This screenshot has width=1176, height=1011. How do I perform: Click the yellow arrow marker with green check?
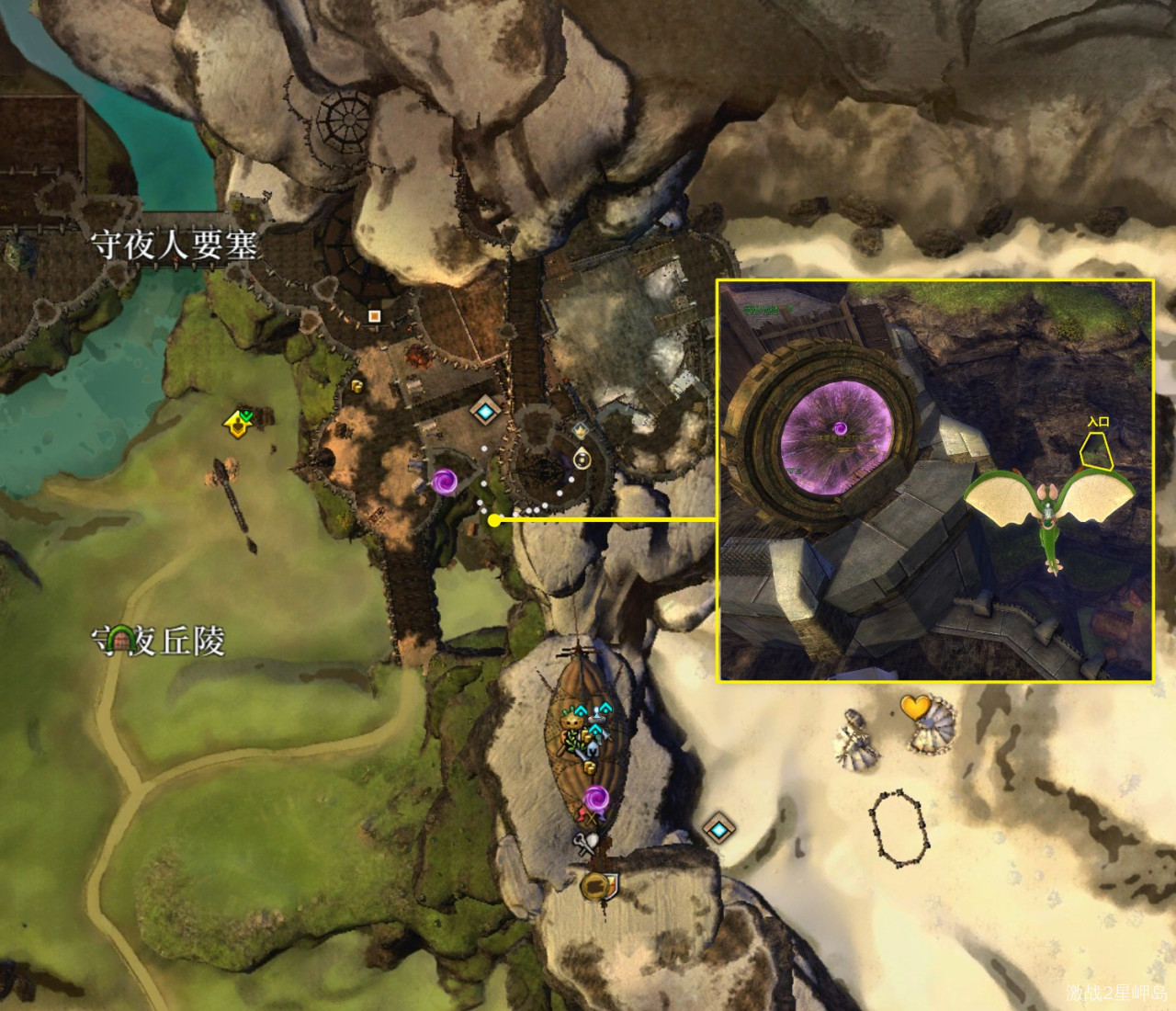coord(240,422)
